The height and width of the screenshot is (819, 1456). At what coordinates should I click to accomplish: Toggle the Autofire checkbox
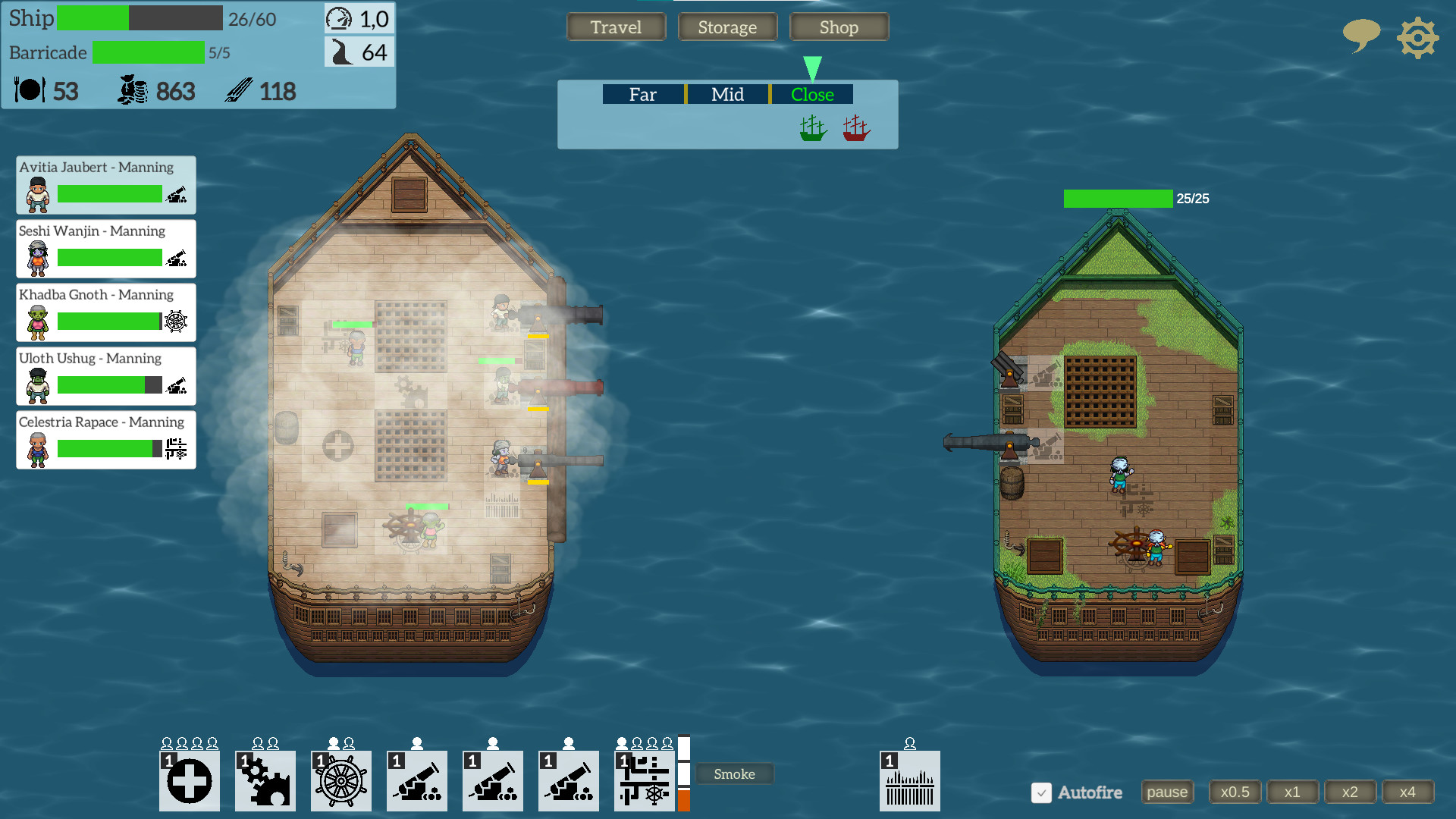coord(1043,792)
